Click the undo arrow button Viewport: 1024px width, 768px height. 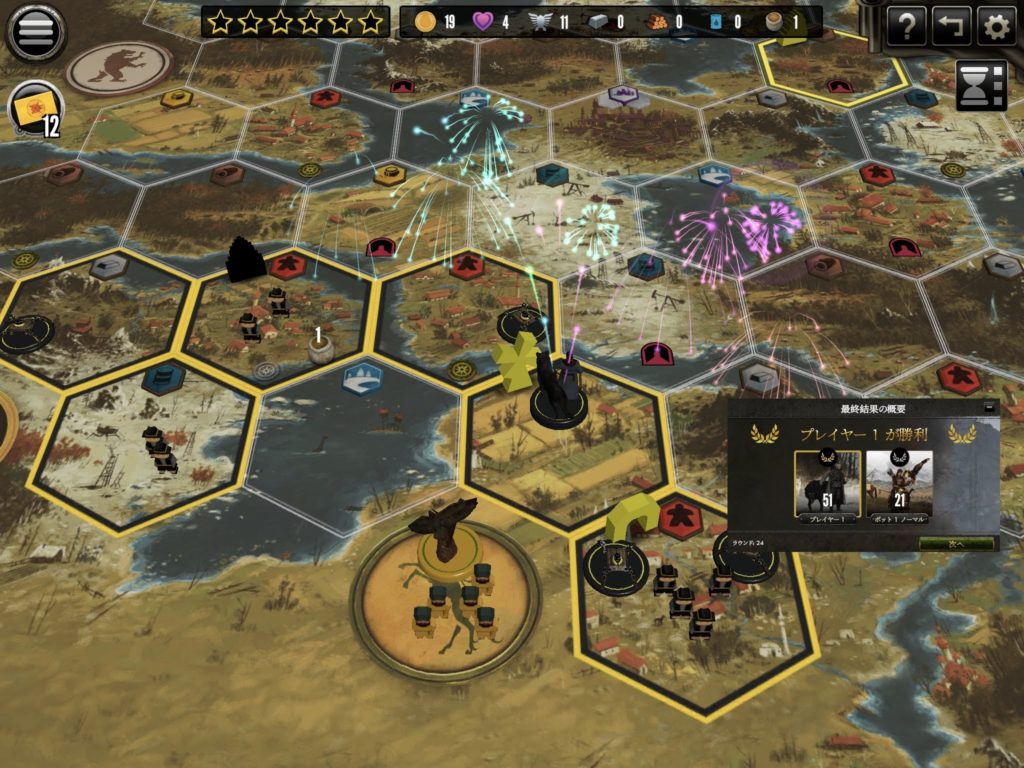[x=951, y=27]
